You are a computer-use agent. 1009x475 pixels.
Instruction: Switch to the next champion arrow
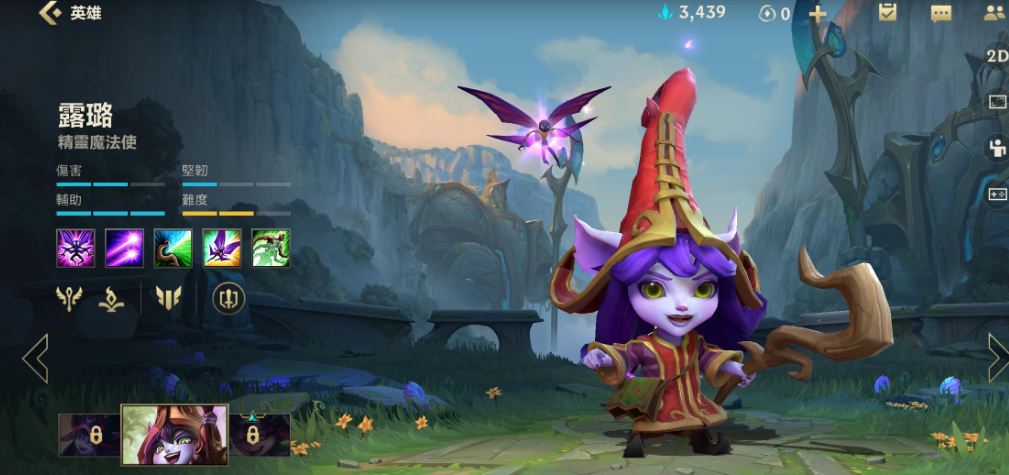point(997,357)
